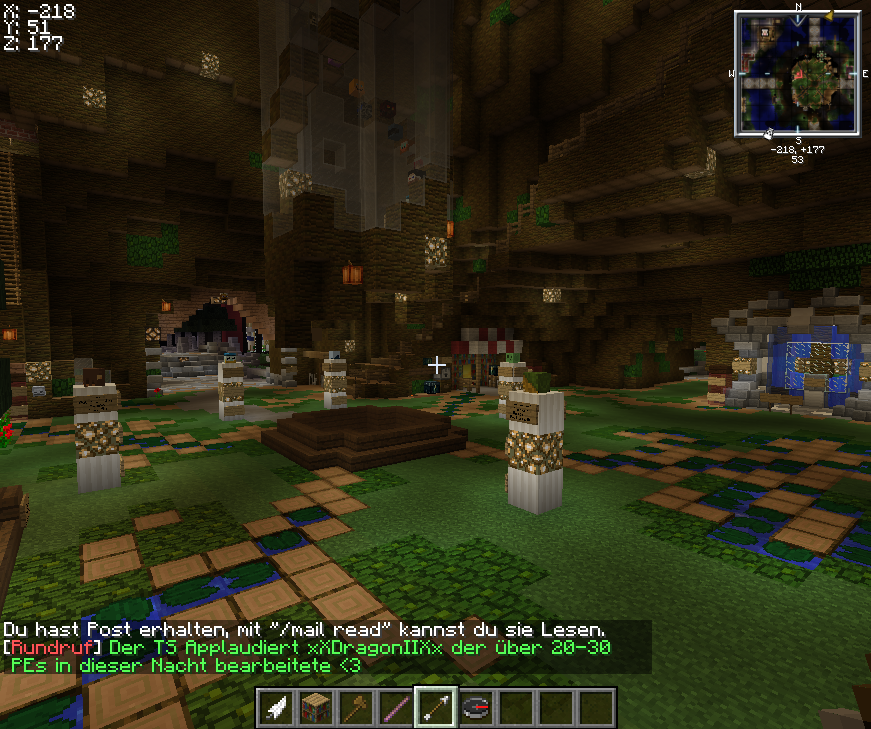The width and height of the screenshot is (871, 729).
Task: Select the arrow in the hotbar
Action: point(436,707)
